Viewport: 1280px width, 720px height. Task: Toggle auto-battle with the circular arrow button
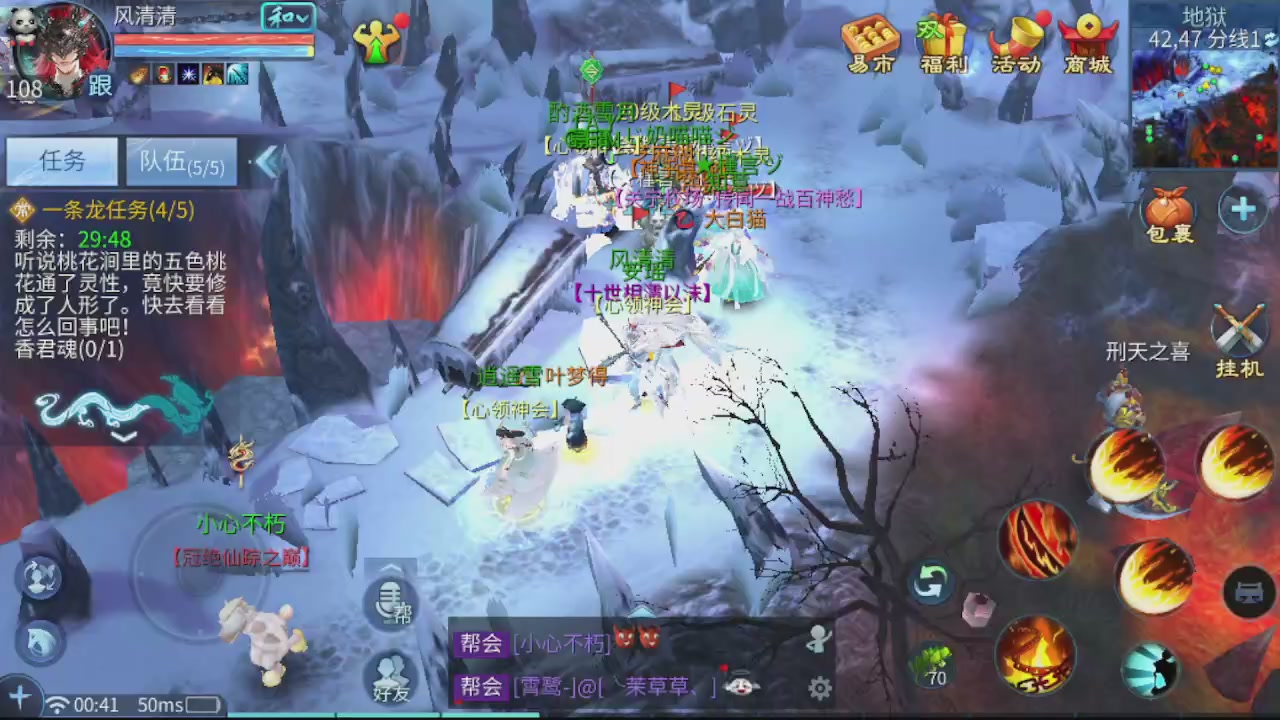(930, 580)
